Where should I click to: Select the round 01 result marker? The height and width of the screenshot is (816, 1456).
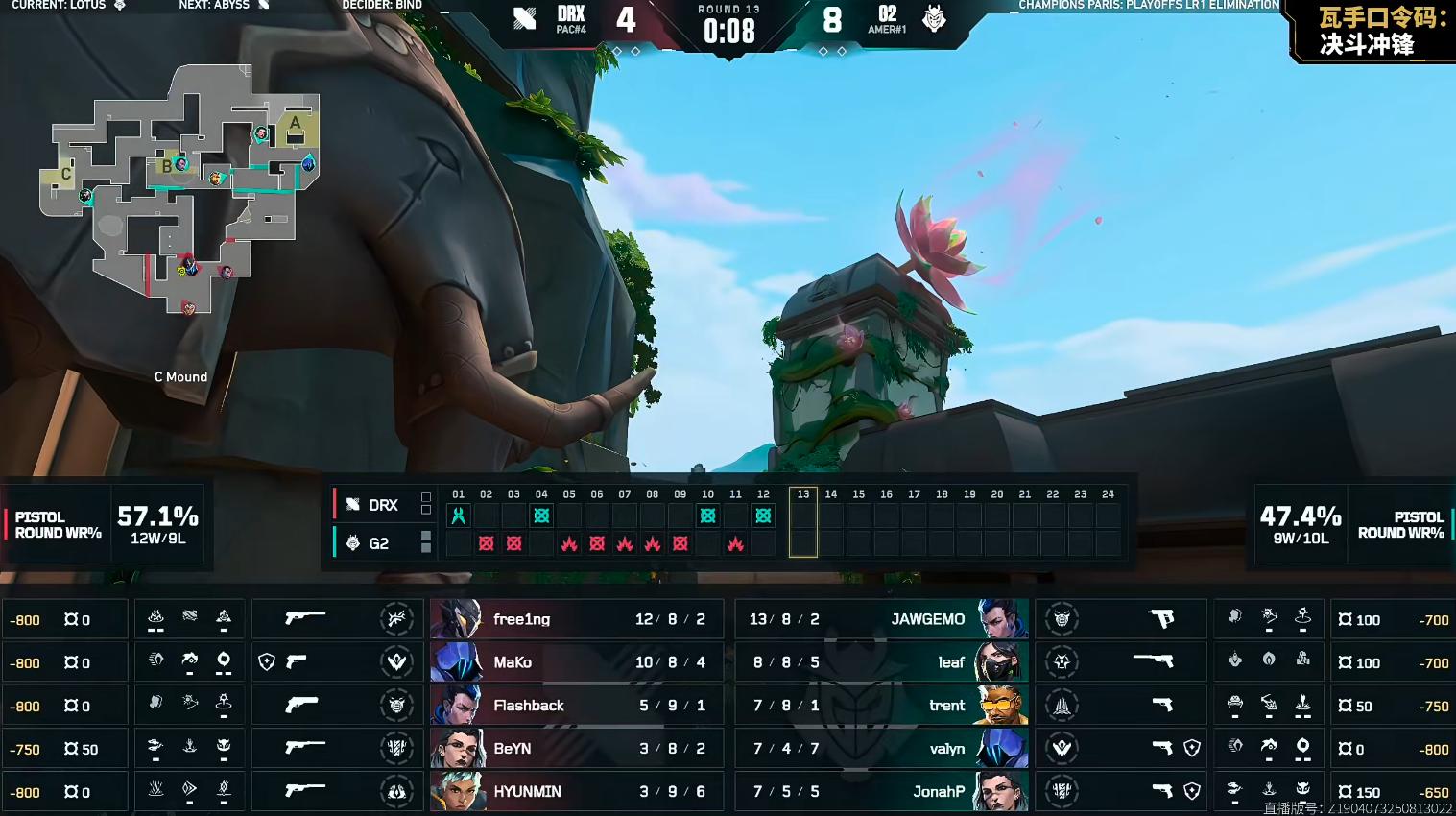459,516
